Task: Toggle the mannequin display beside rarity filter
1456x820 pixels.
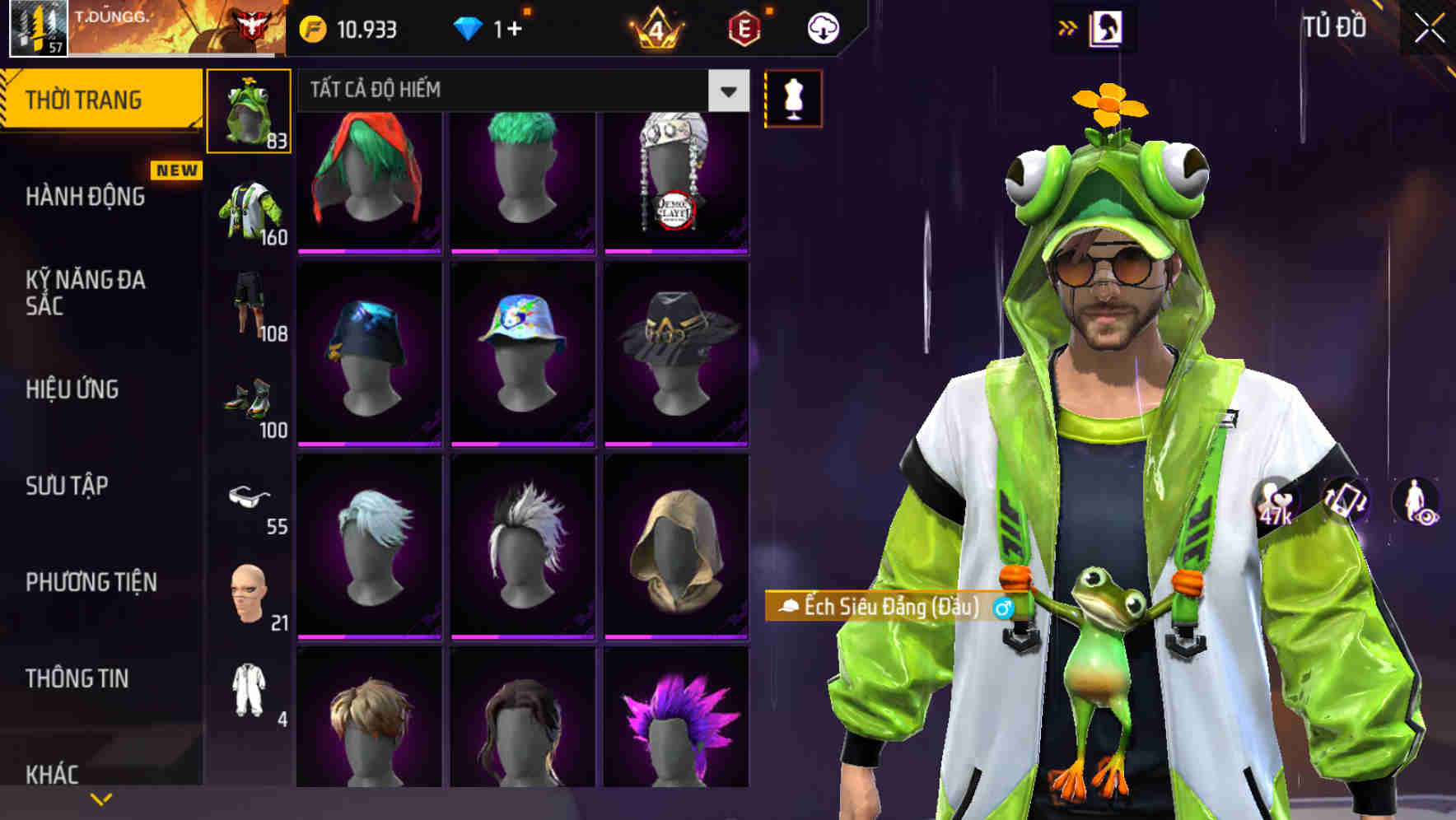Action: 793,97
